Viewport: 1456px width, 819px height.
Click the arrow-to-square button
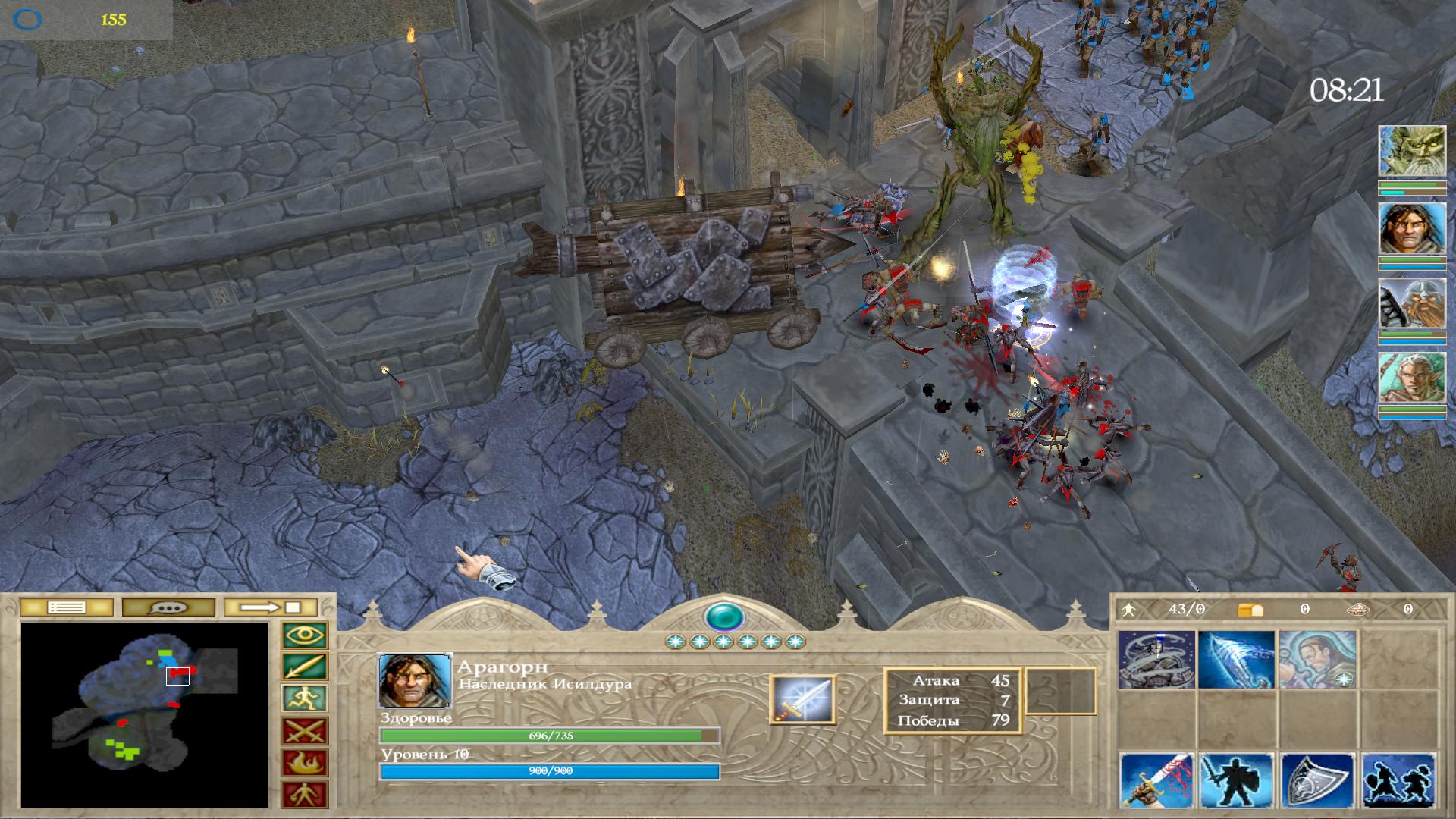pyautogui.click(x=270, y=607)
